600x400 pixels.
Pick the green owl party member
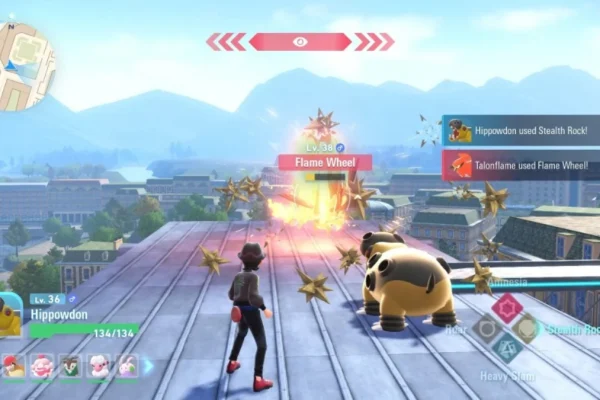pos(70,366)
